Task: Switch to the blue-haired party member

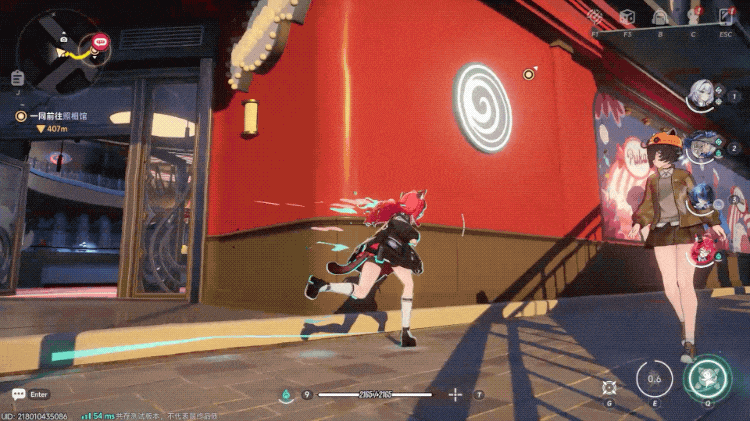Action: (700, 197)
